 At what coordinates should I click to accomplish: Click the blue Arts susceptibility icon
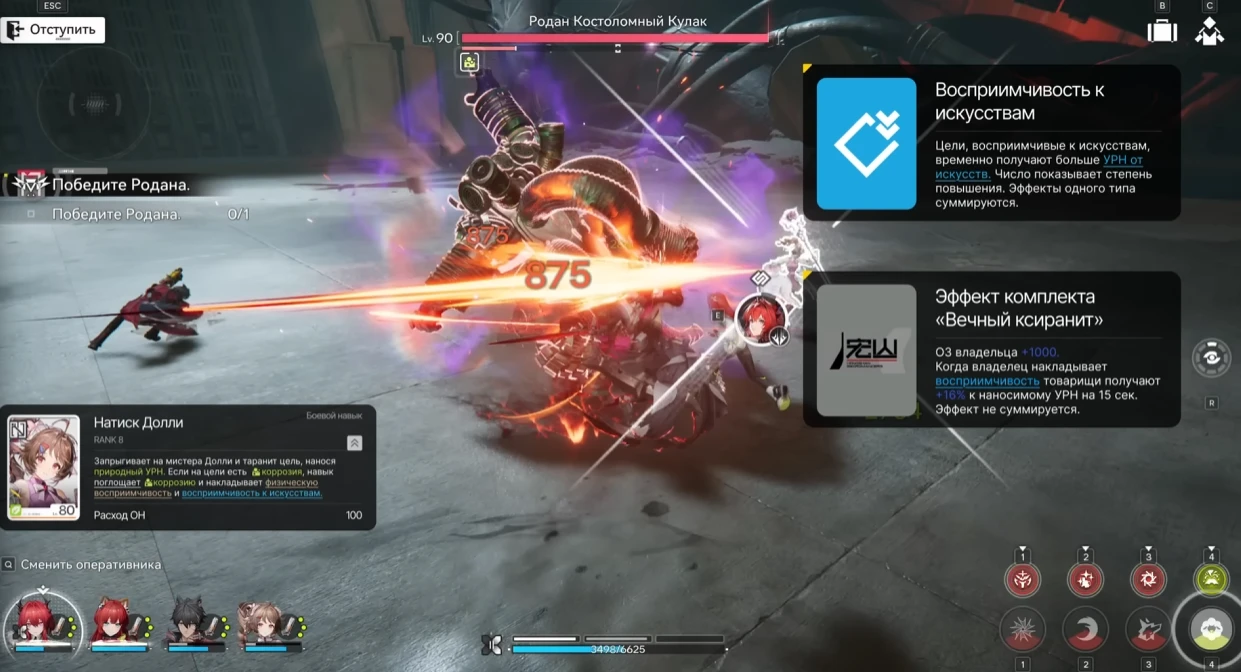[x=866, y=143]
